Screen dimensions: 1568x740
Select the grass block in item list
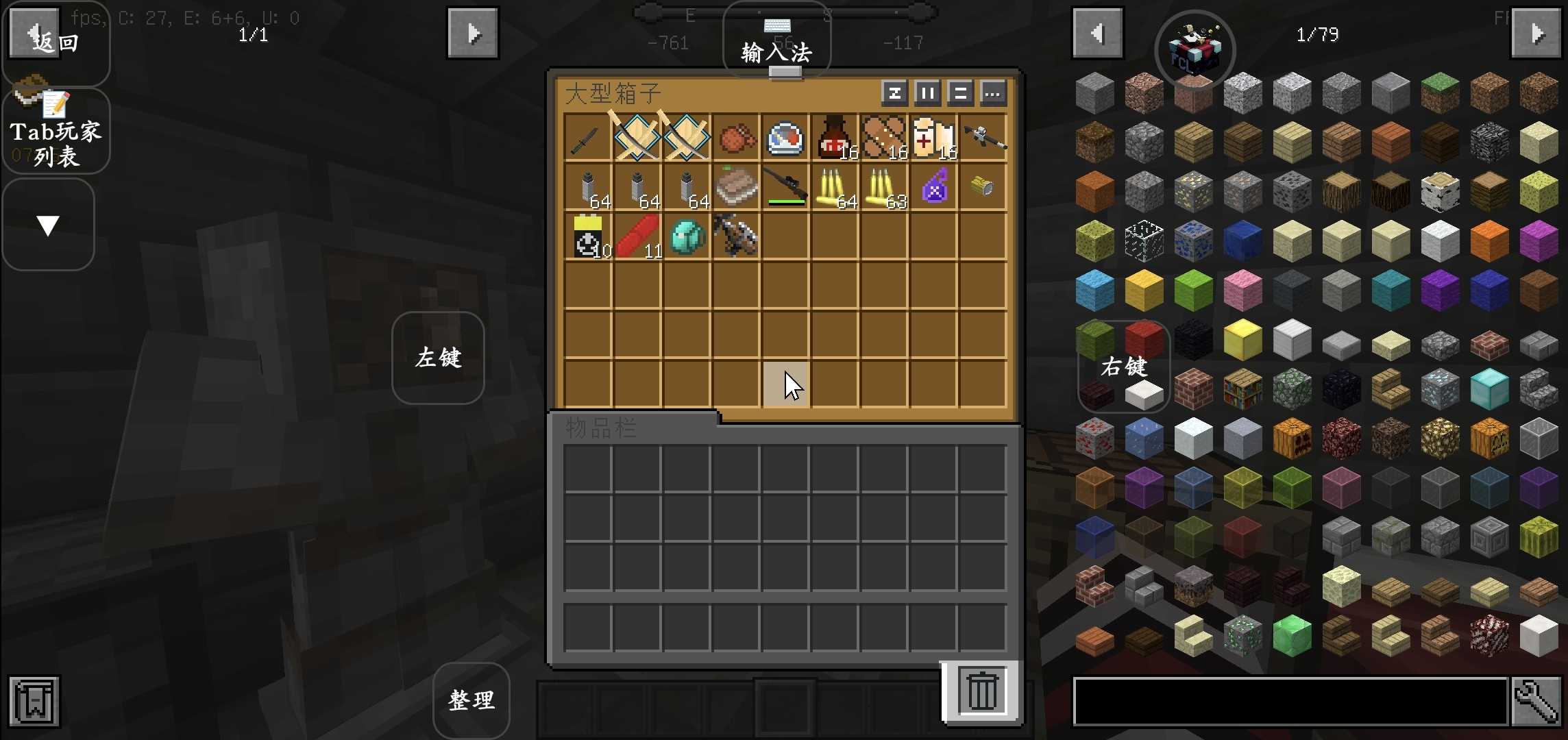1440,92
